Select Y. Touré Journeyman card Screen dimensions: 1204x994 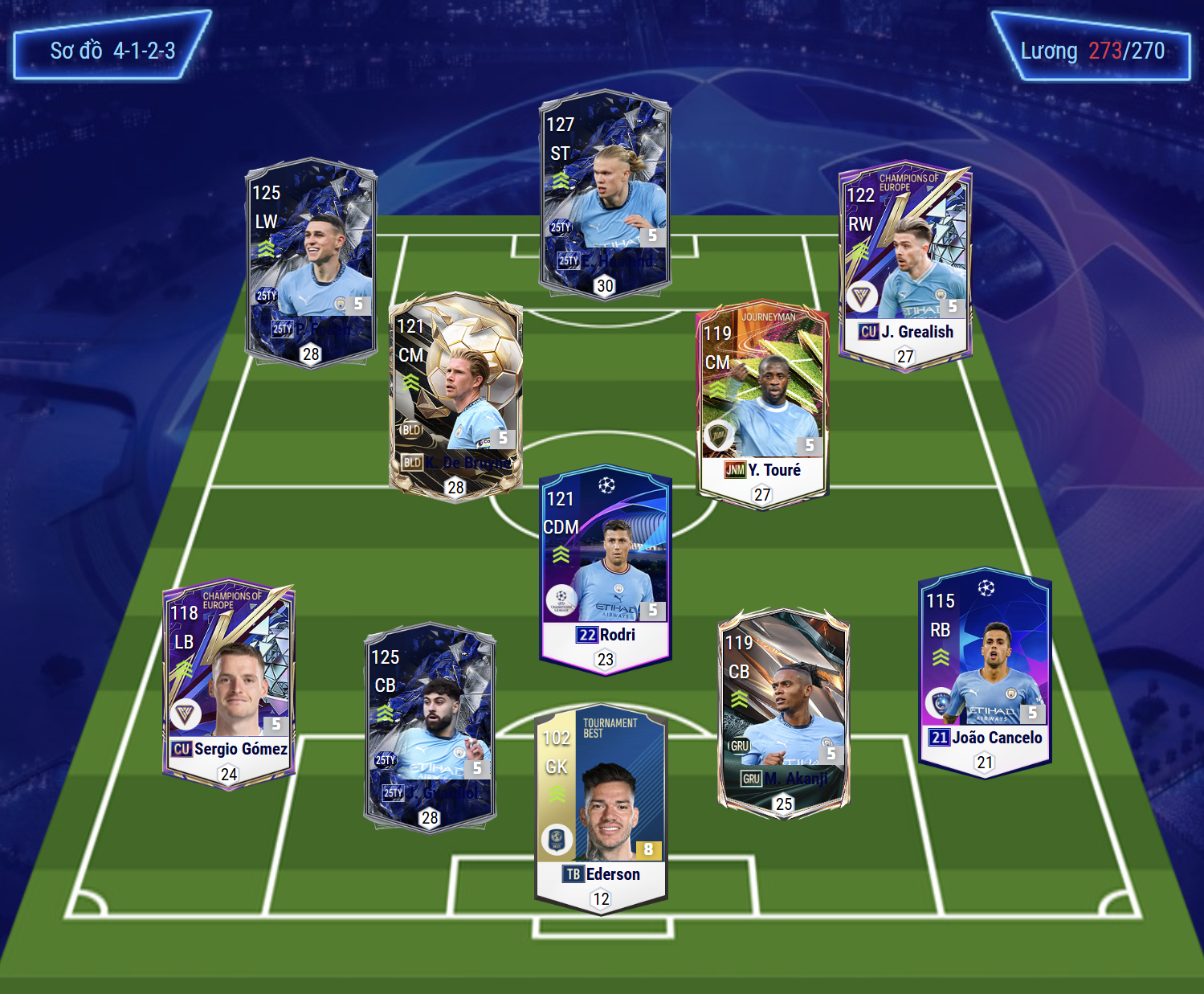[761, 404]
